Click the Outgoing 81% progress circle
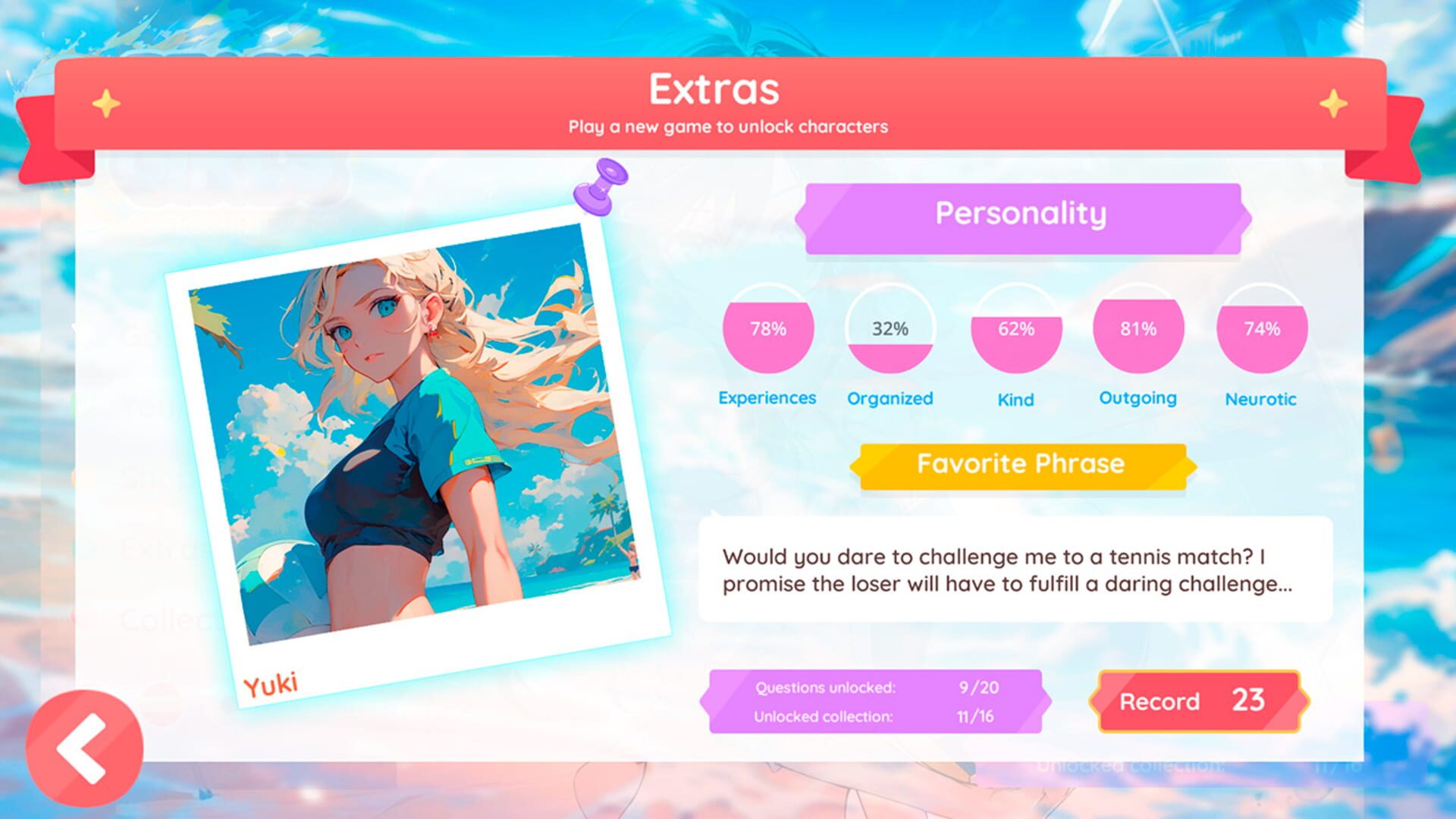The image size is (1456, 819). click(1137, 329)
